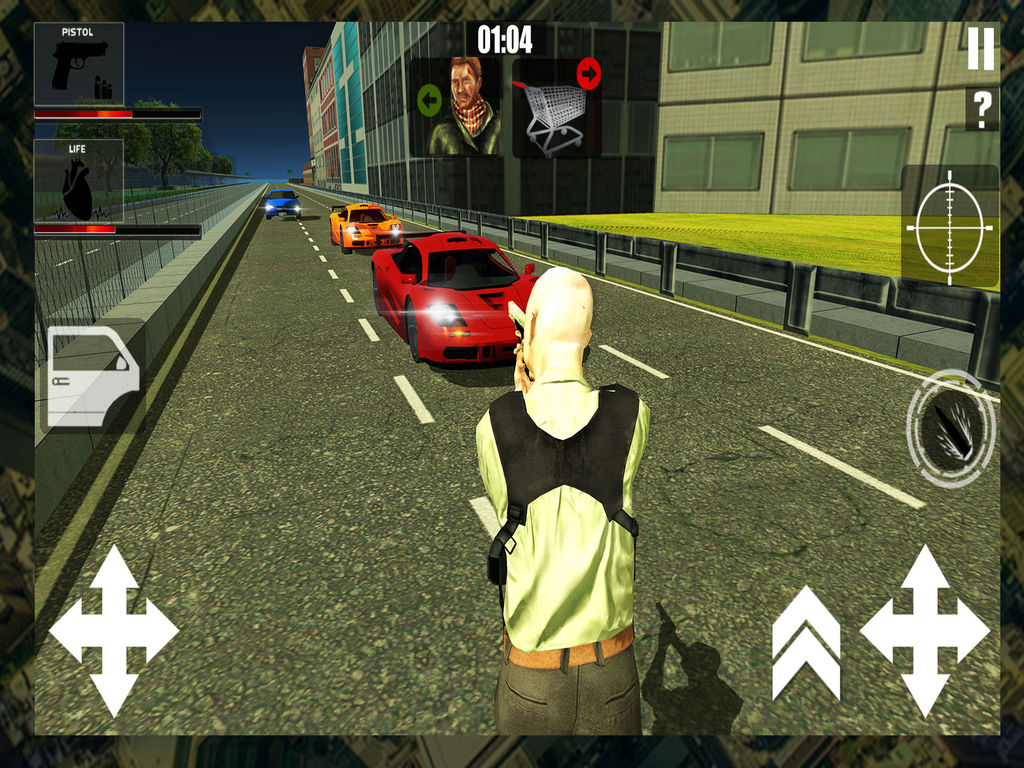The image size is (1024, 768).
Task: Tap the left movement arrows pad
Action: (x=113, y=630)
